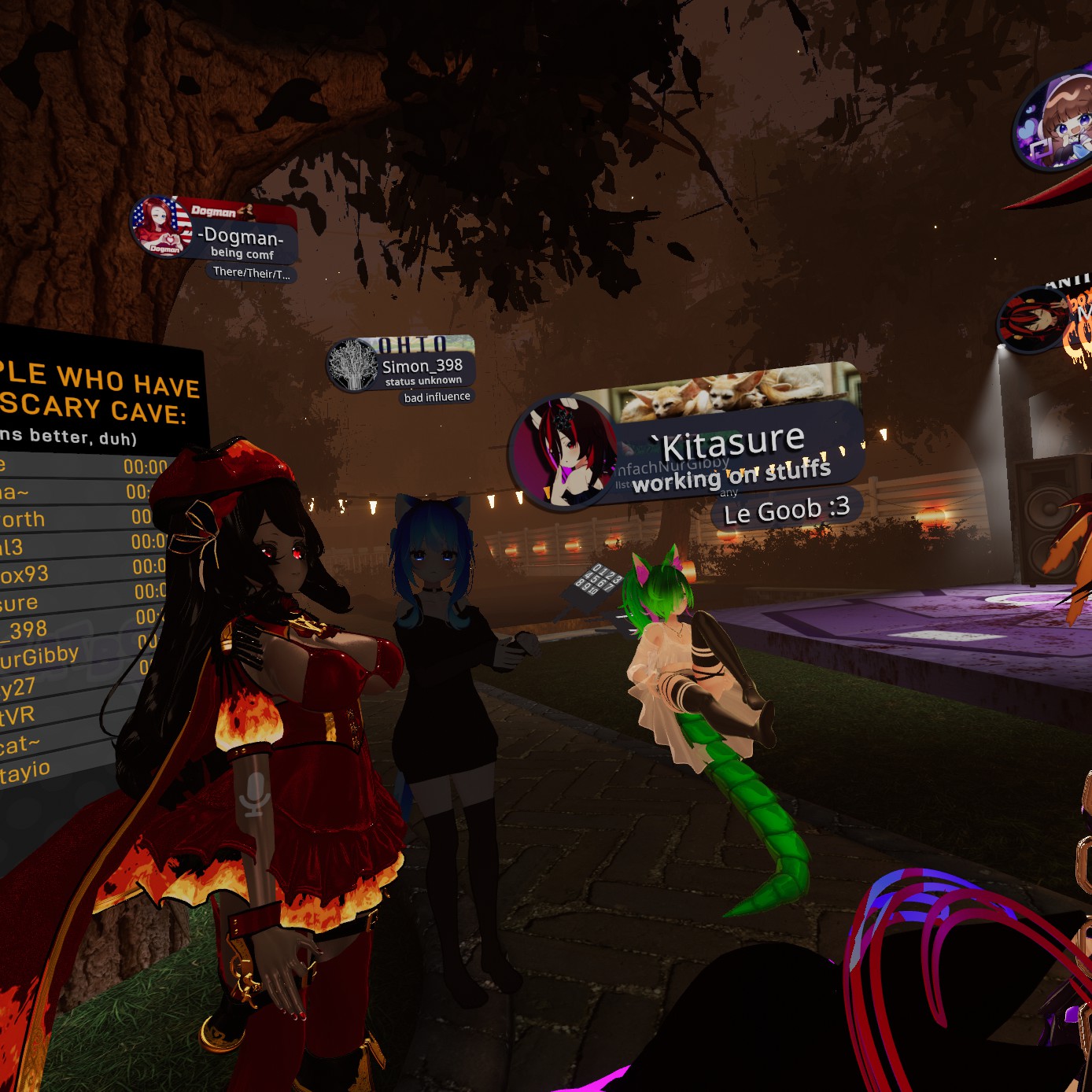Click Kitasure's red-and-black-haired profile icon
Screen dimensions: 1092x1092
tap(563, 452)
